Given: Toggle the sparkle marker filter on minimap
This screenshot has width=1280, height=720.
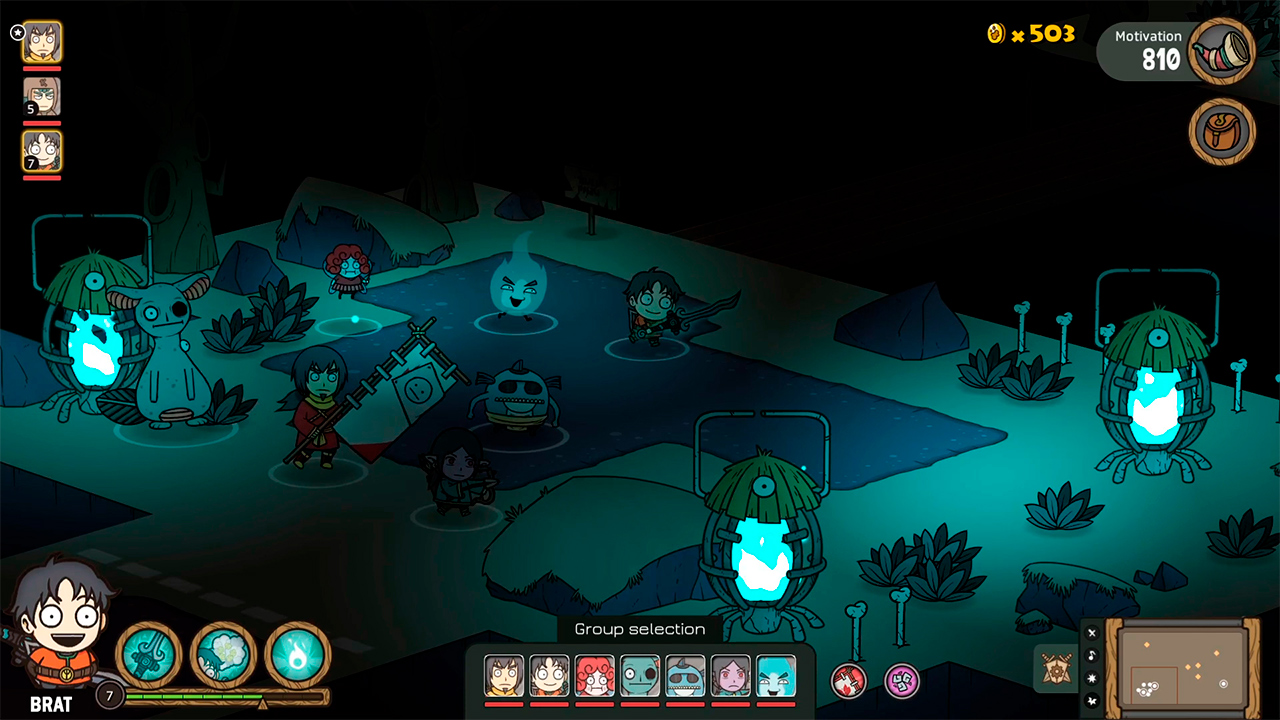Looking at the screenshot, I should pyautogui.click(x=1092, y=701).
